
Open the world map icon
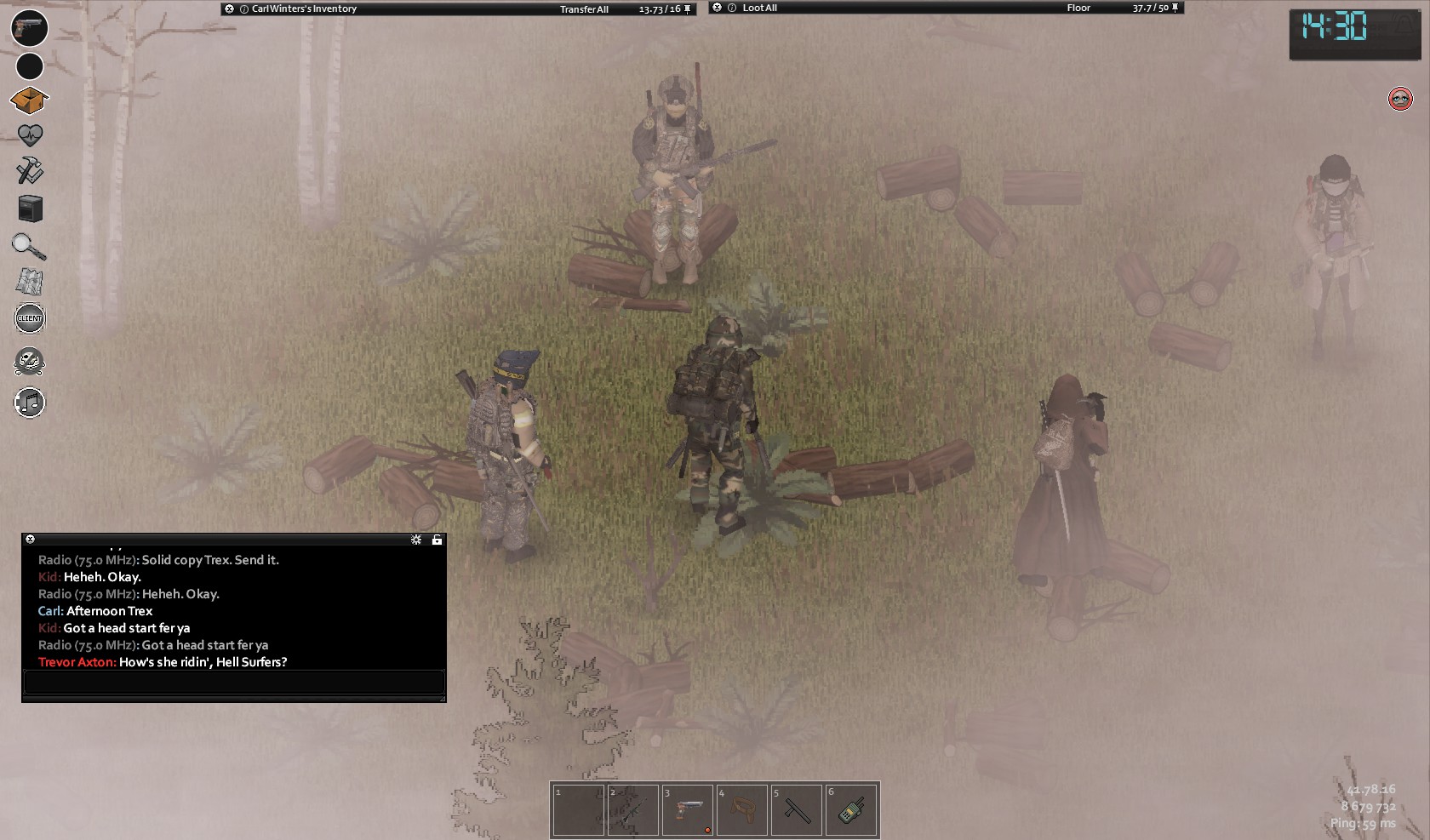[x=30, y=282]
